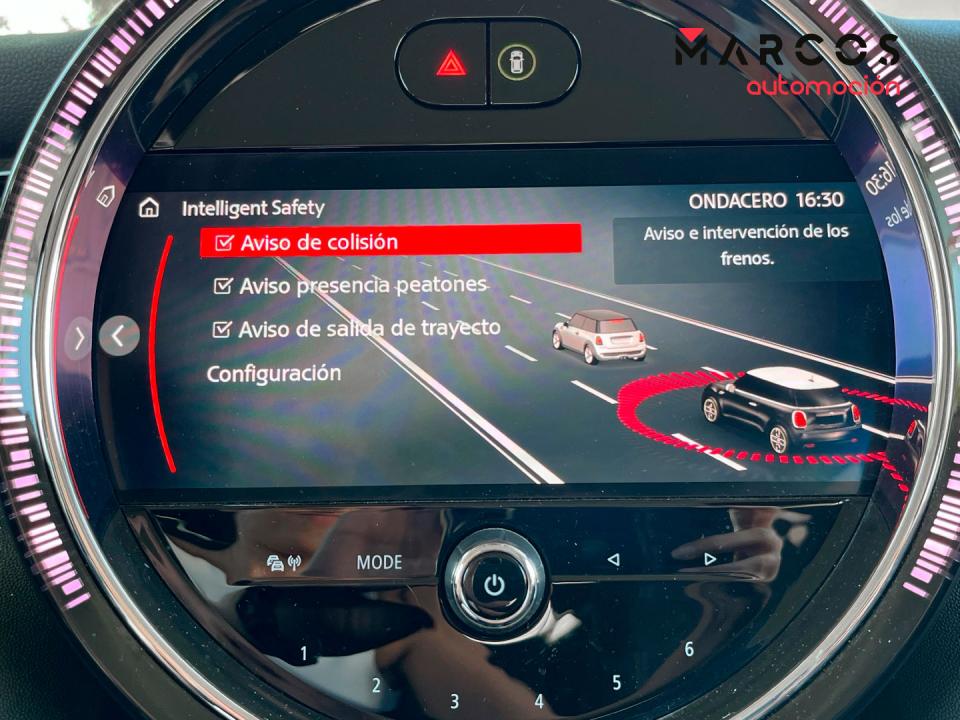Choose preset button 6
This screenshot has height=720, width=960.
(x=689, y=649)
